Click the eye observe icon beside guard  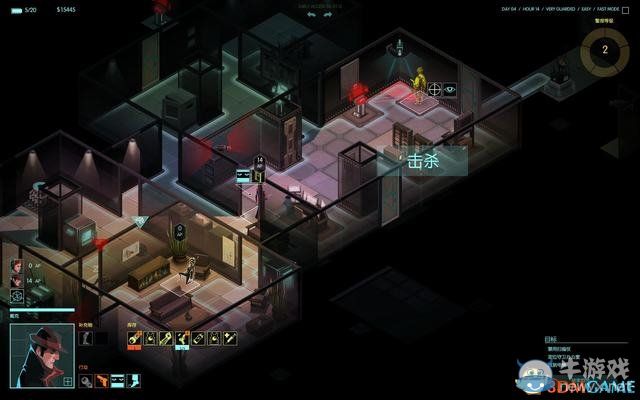450,89
